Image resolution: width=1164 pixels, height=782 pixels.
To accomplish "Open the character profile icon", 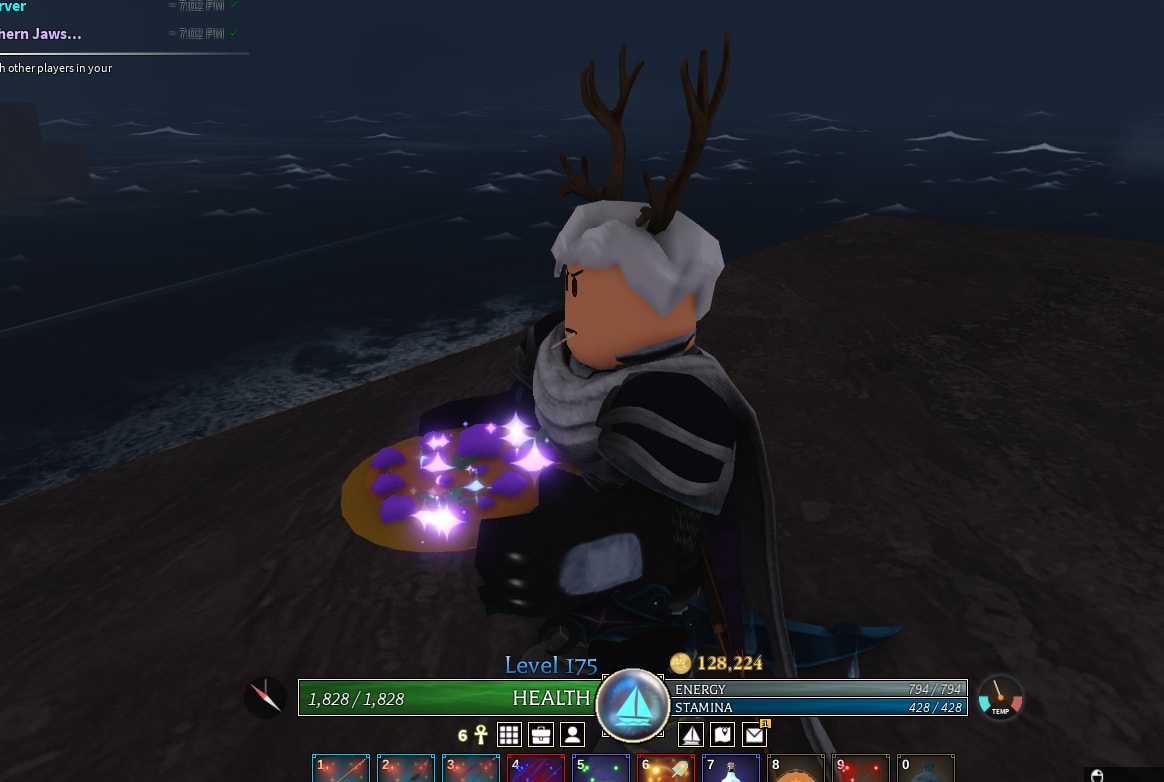I will (x=572, y=735).
